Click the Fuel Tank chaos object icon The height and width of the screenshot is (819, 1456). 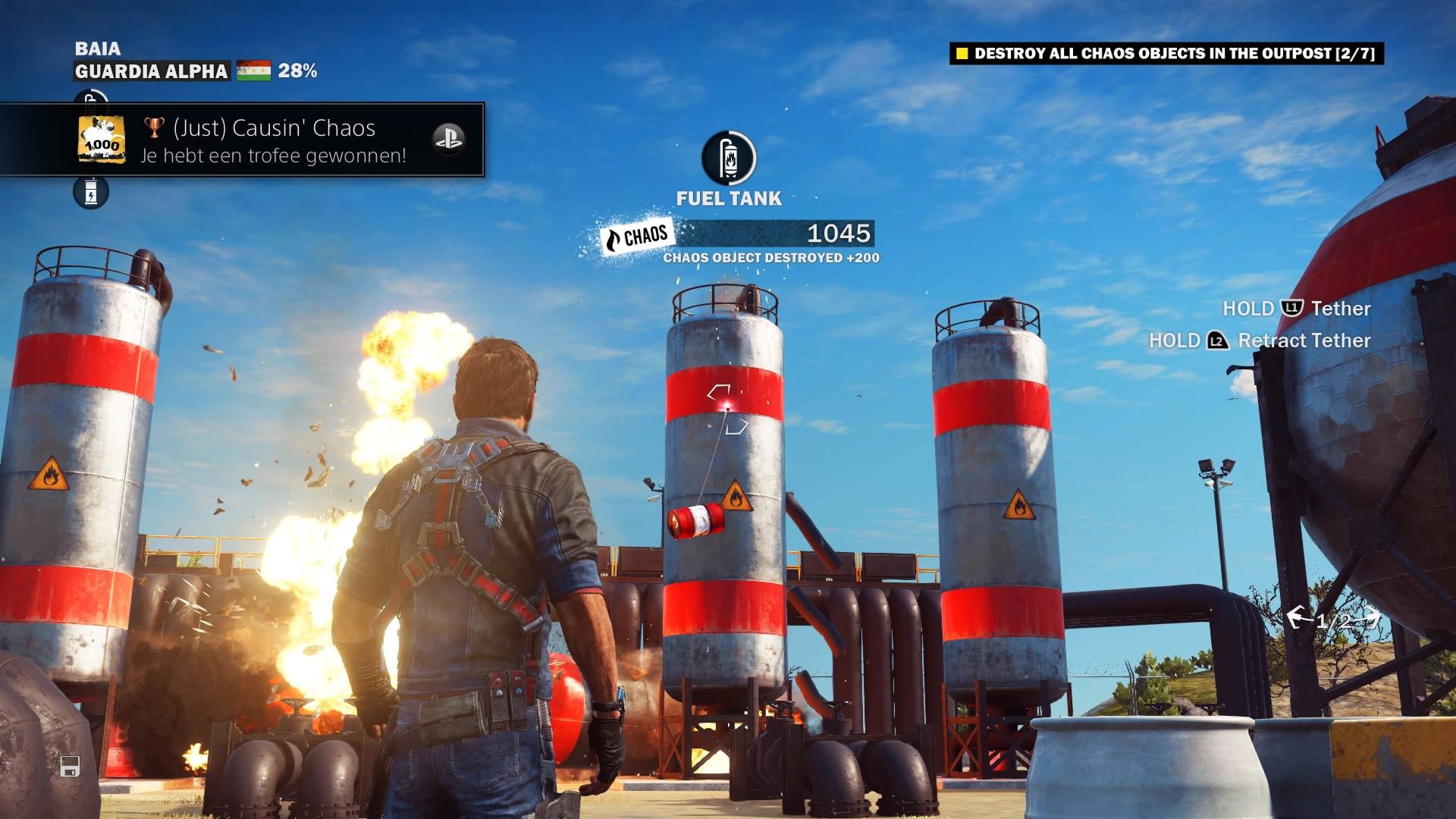[729, 158]
